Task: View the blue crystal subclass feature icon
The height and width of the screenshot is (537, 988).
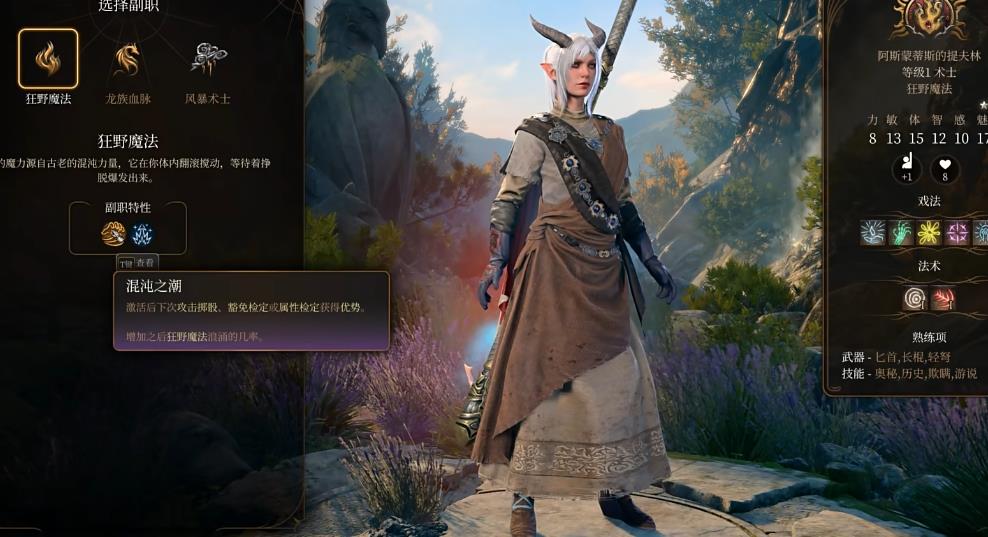Action: 143,234
